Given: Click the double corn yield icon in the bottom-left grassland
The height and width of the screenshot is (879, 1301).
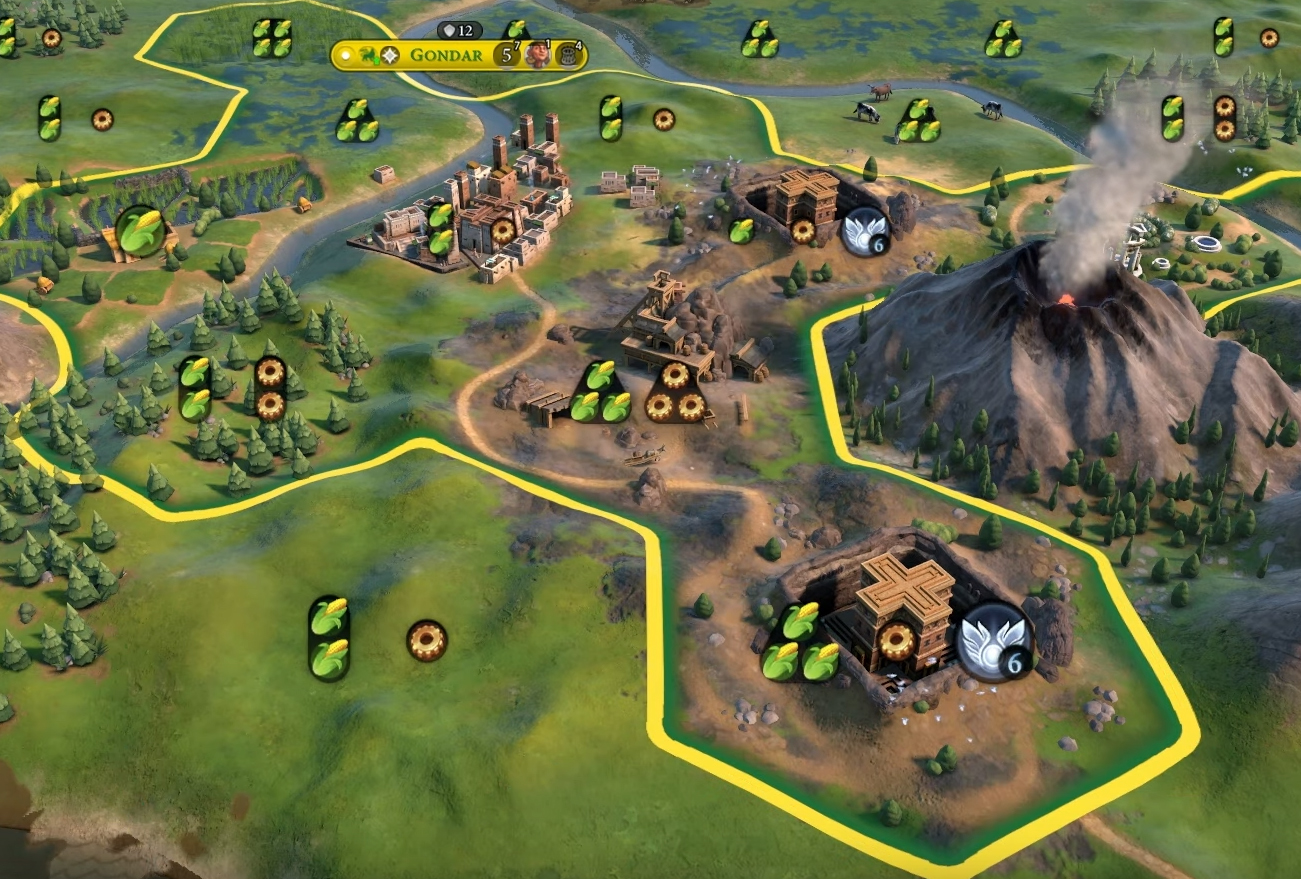Looking at the screenshot, I should point(328,635).
